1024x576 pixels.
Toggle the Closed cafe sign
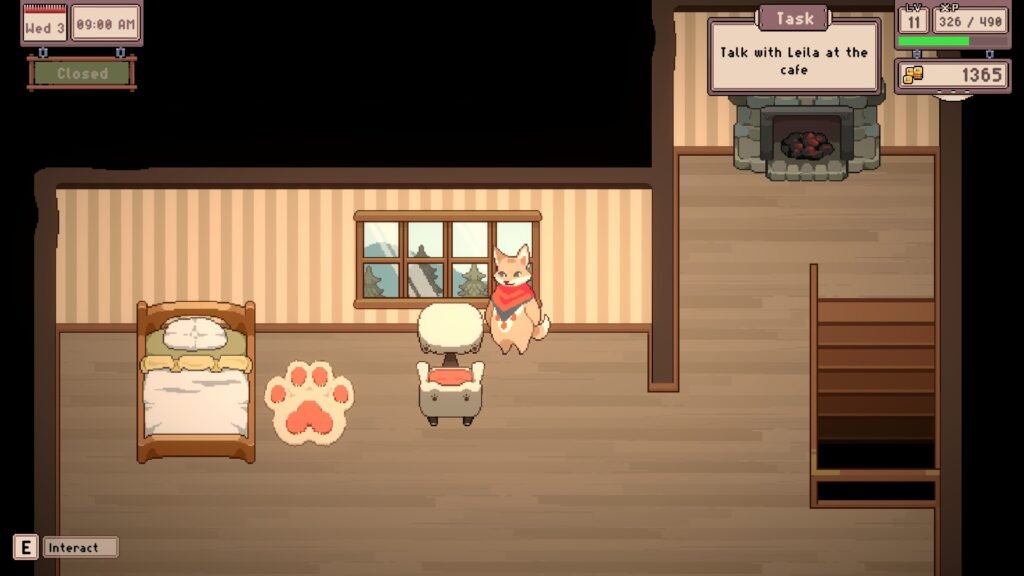(82, 73)
